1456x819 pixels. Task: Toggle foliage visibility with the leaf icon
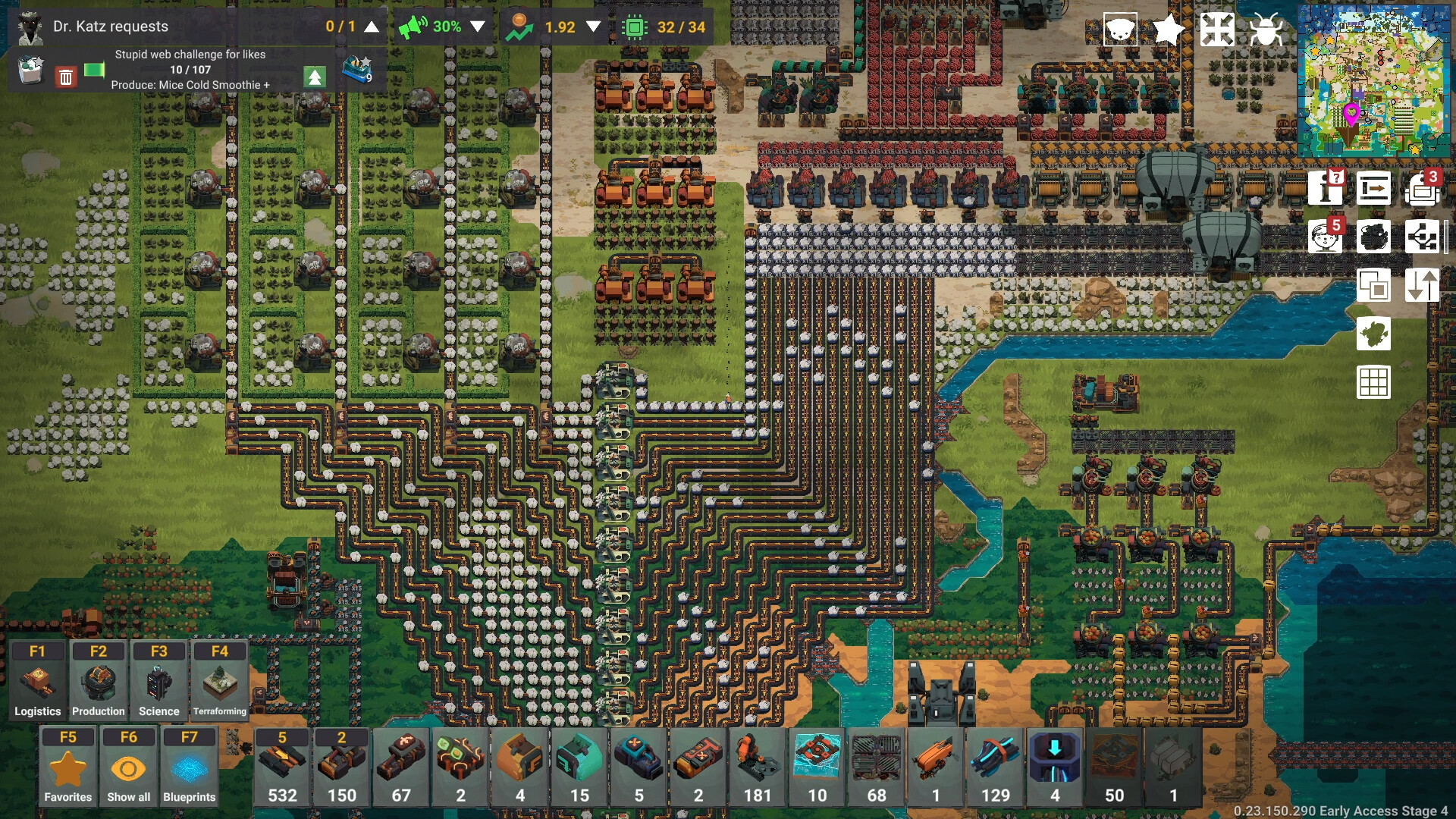1376,334
